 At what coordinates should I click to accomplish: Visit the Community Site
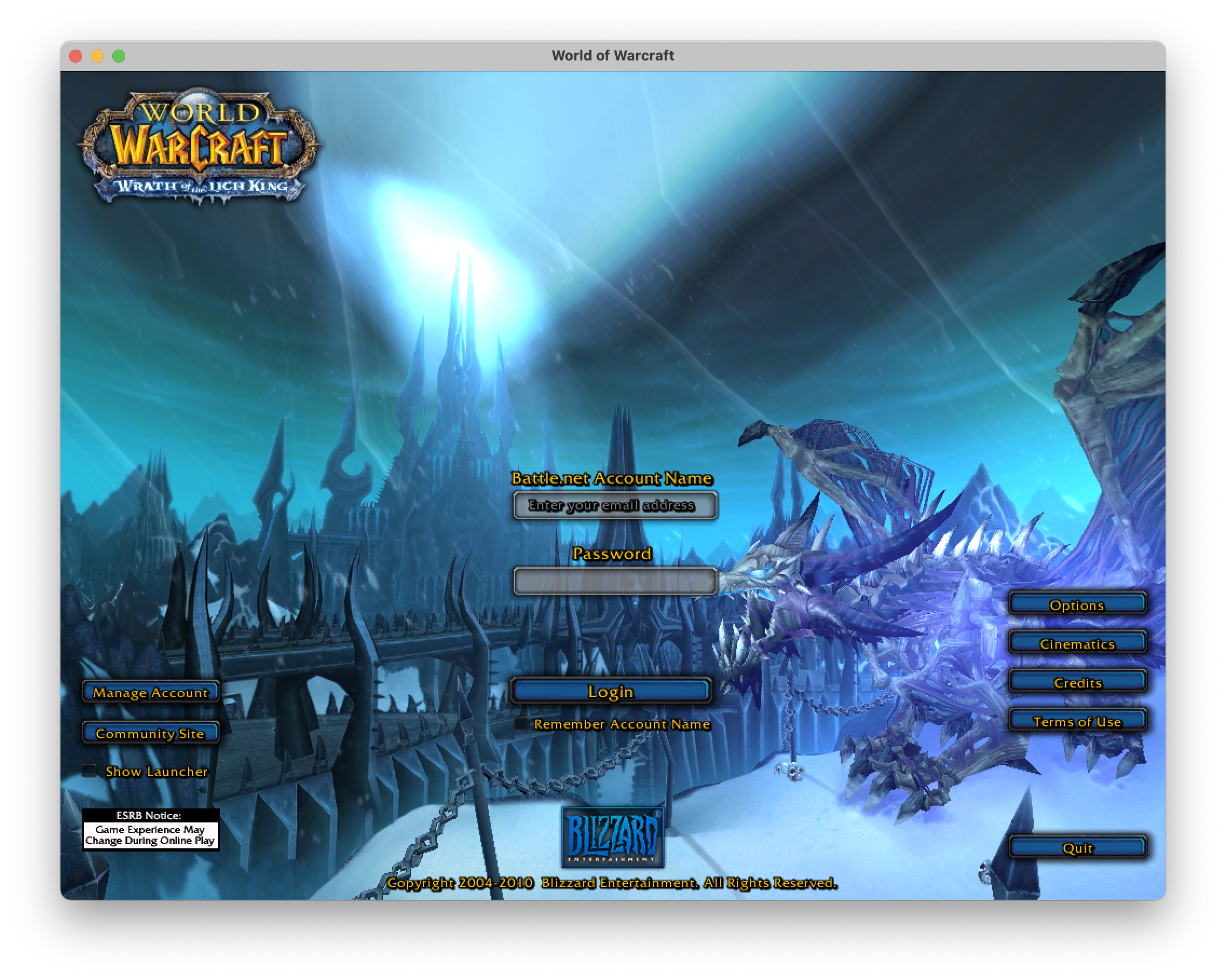pyautogui.click(x=151, y=733)
